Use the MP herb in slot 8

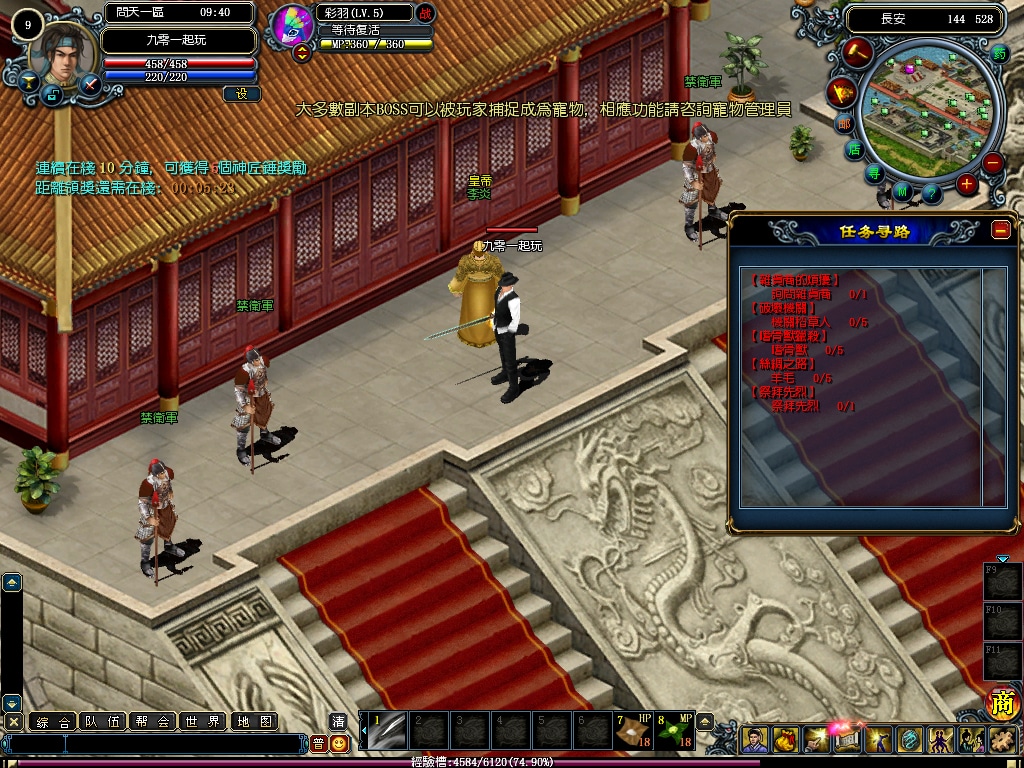[673, 731]
